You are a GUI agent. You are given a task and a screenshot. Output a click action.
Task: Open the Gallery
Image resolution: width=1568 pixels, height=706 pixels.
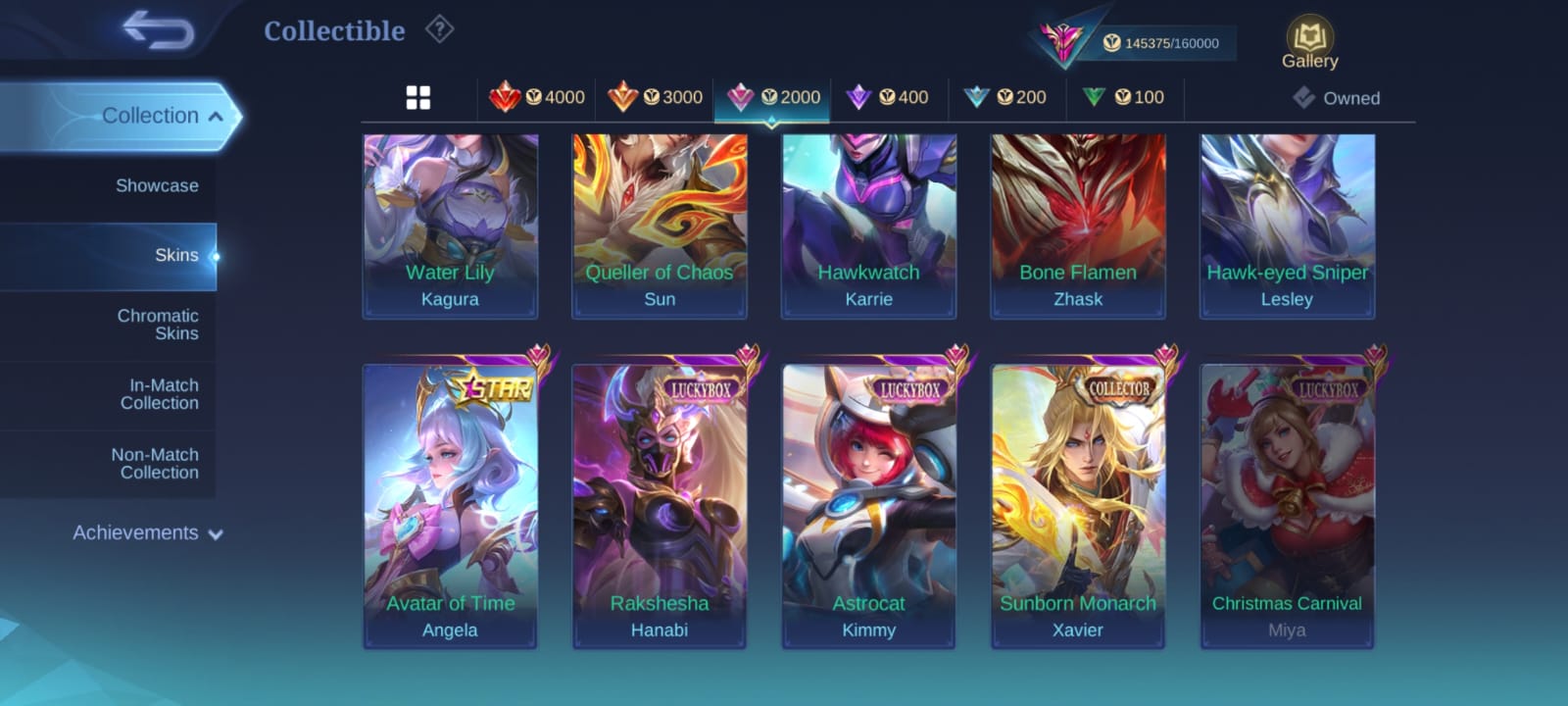pyautogui.click(x=1309, y=44)
